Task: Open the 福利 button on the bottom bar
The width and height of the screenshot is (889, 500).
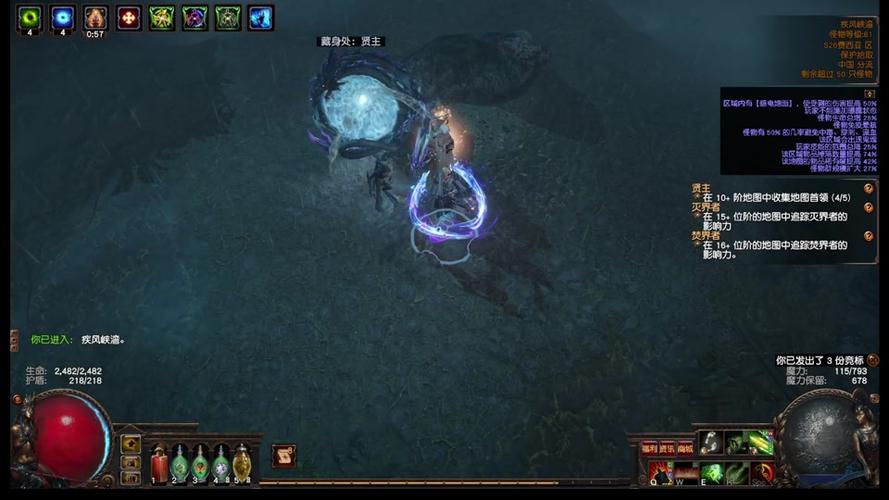Action: coord(649,448)
